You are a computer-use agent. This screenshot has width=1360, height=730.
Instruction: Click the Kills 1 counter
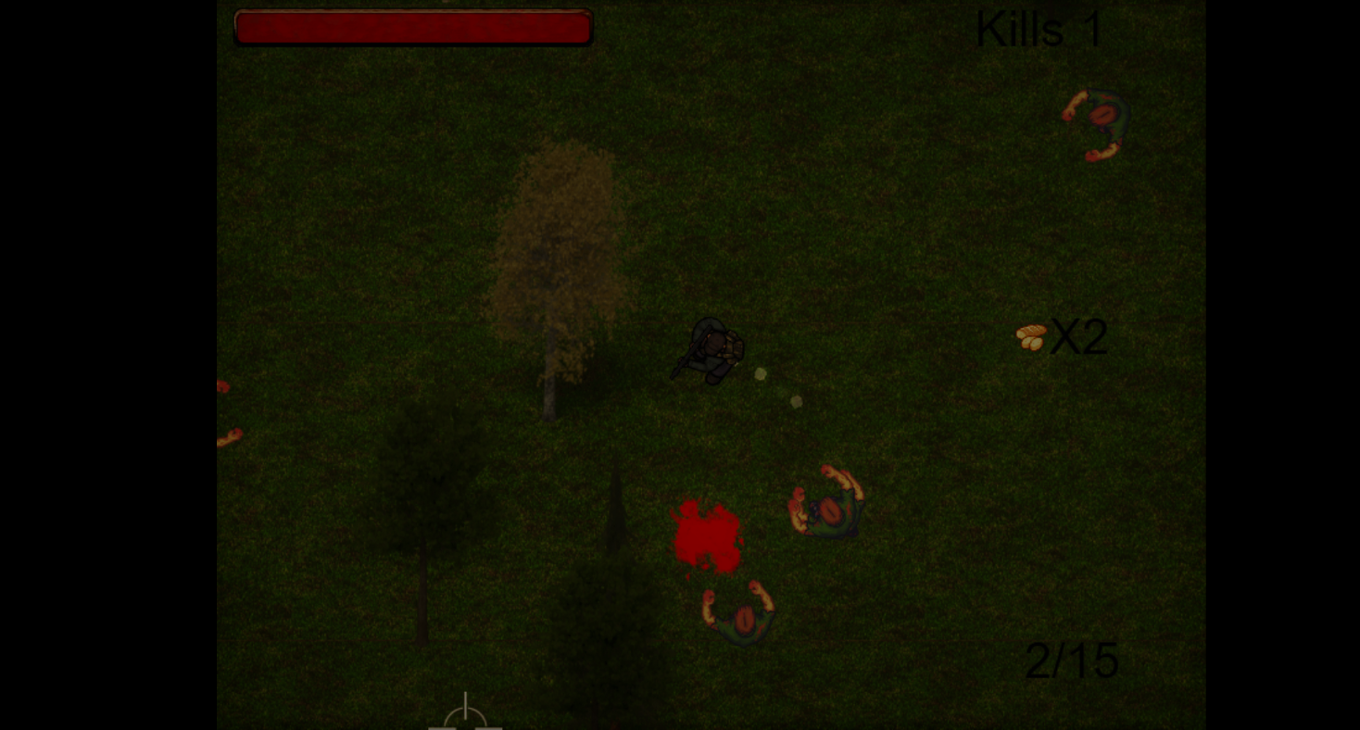(1037, 29)
